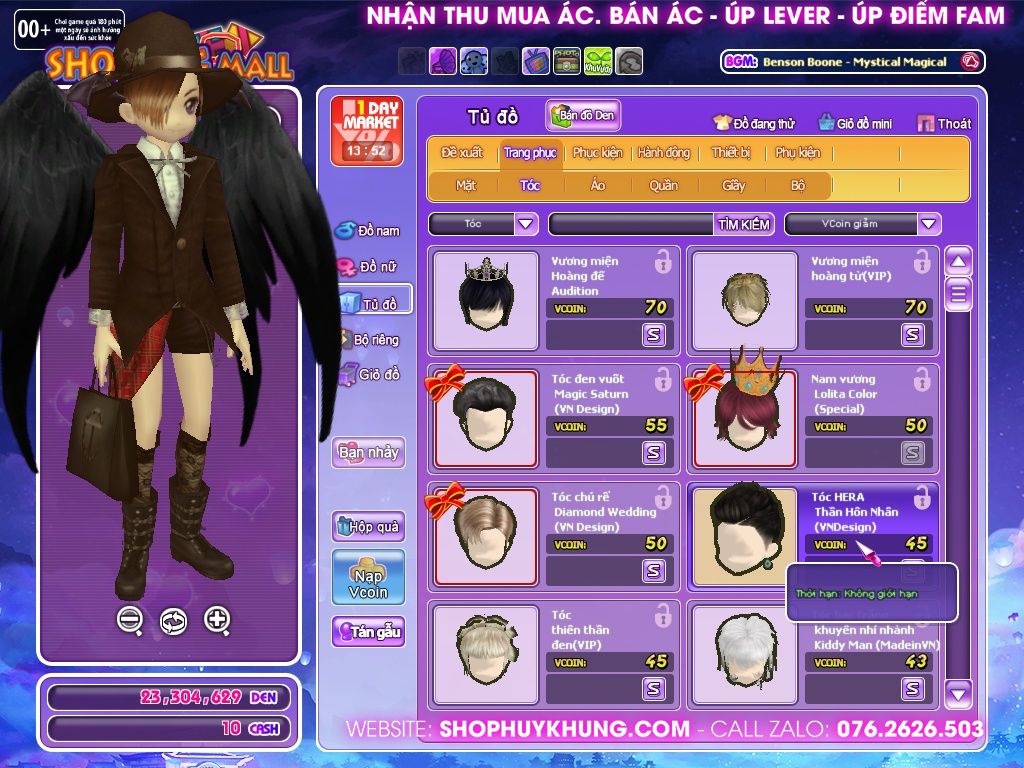Open the Bán đồ Den button
1024x768 pixels.
click(583, 116)
